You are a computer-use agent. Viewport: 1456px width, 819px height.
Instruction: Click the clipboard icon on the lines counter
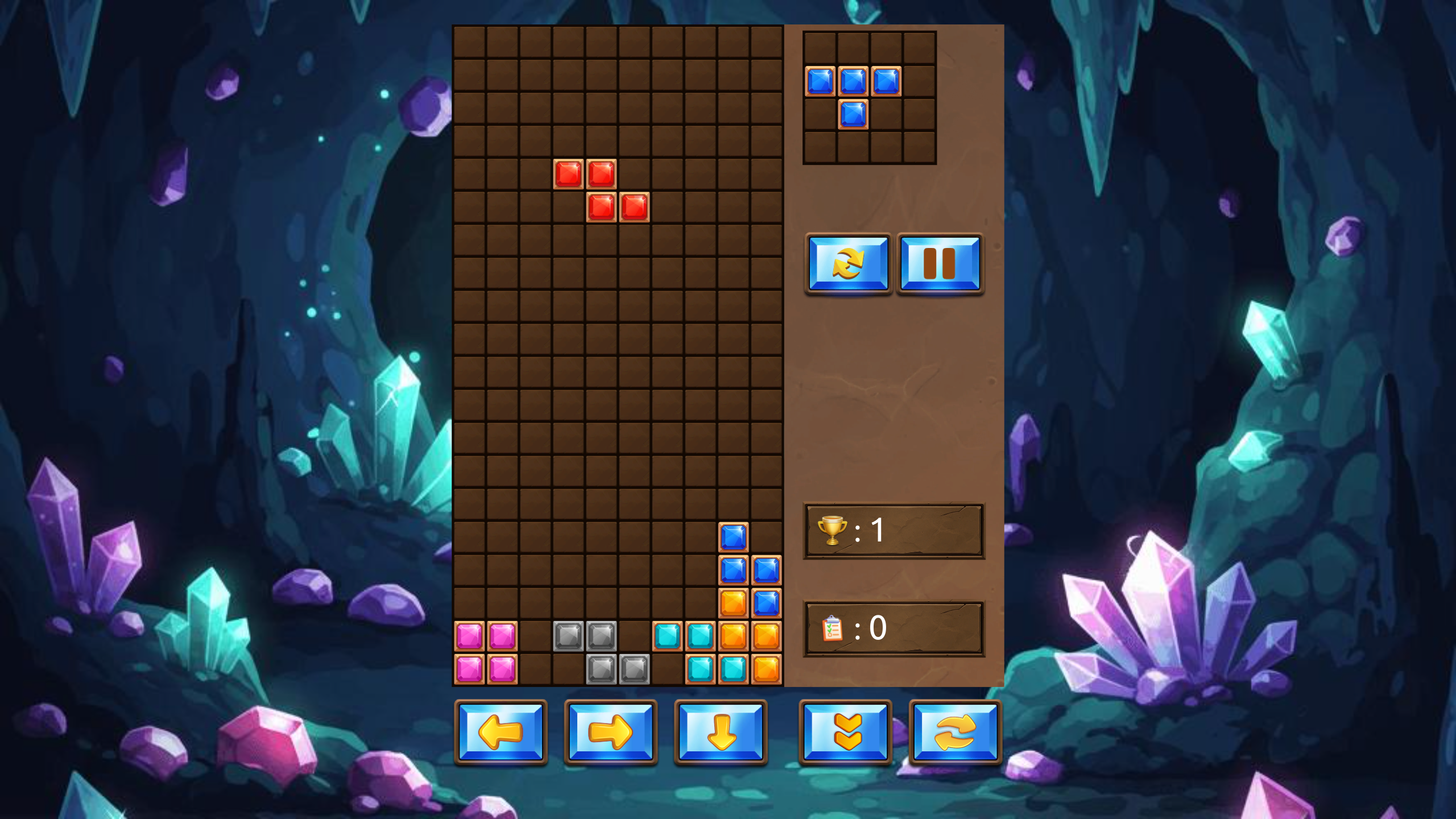(x=834, y=628)
